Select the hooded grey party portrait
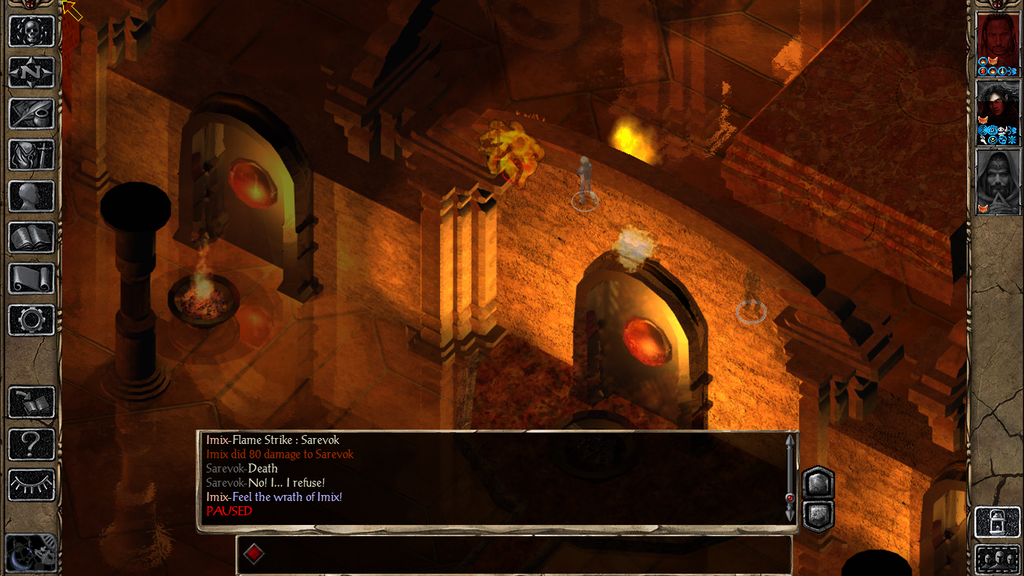The width and height of the screenshot is (1024, 576). pos(997,180)
